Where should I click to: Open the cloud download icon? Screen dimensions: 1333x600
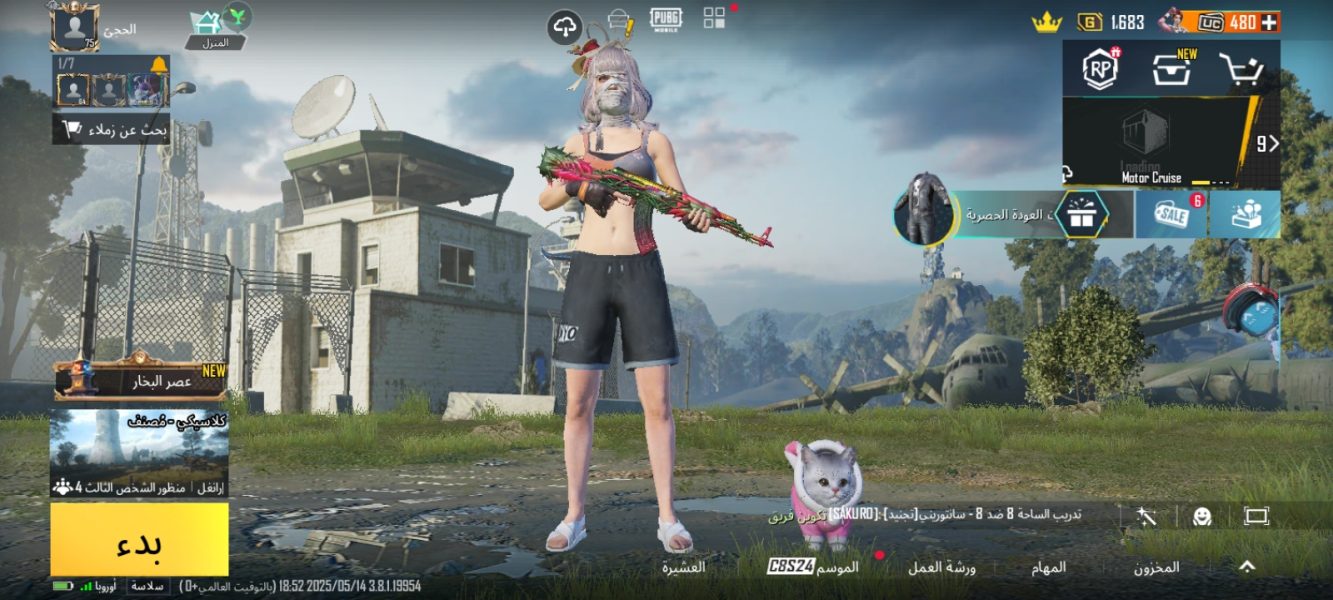click(565, 27)
